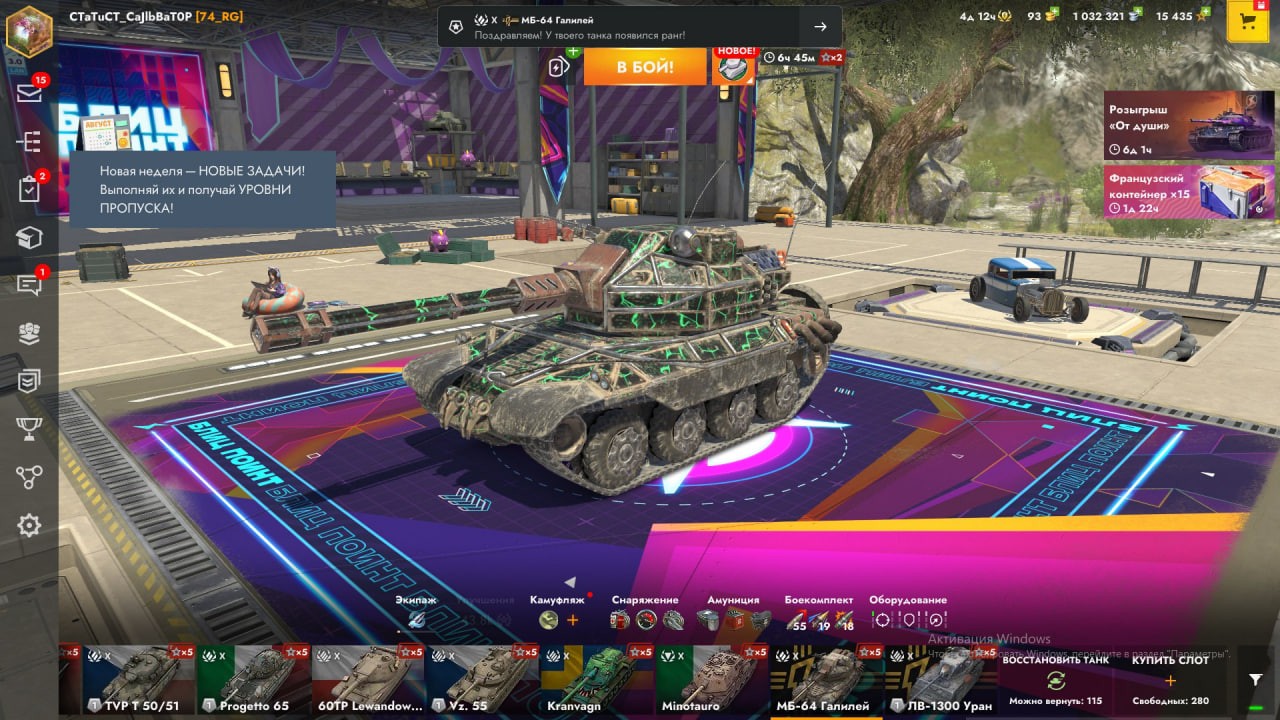
Task: Open the game mode selector marked НОВОЕ!
Action: point(733,66)
